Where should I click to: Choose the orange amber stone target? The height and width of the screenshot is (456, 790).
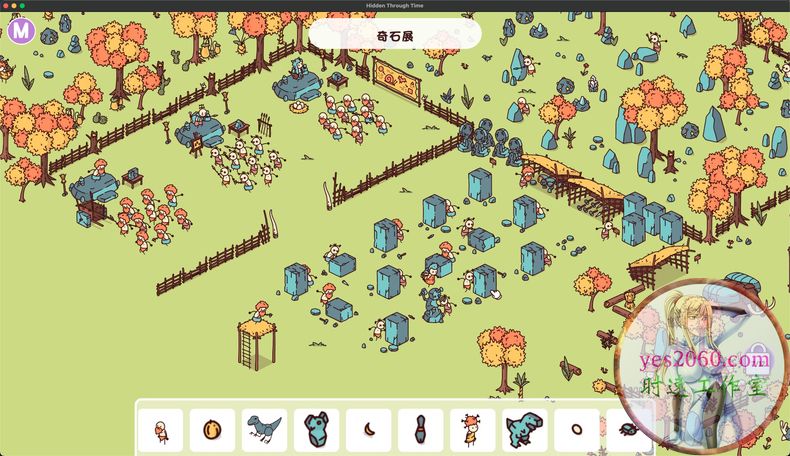point(212,430)
